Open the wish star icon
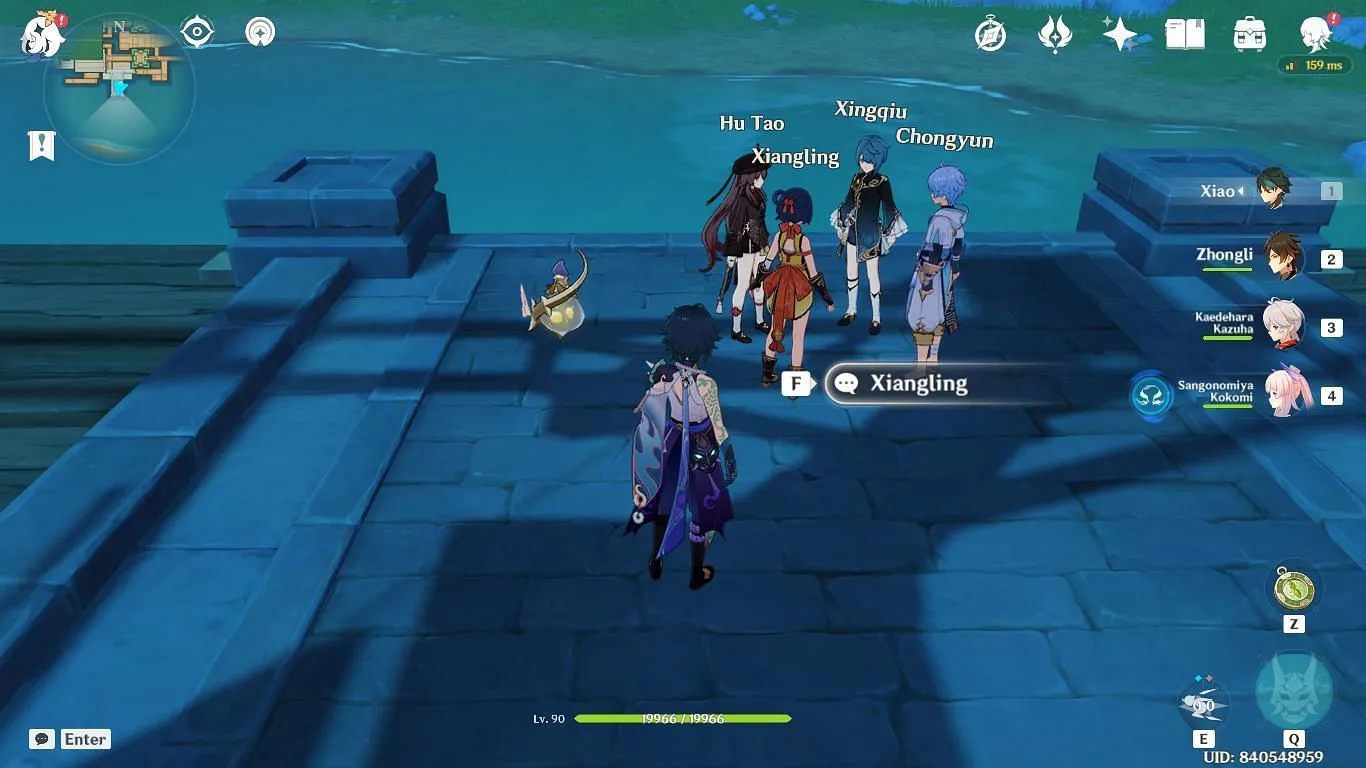 [x=1120, y=35]
